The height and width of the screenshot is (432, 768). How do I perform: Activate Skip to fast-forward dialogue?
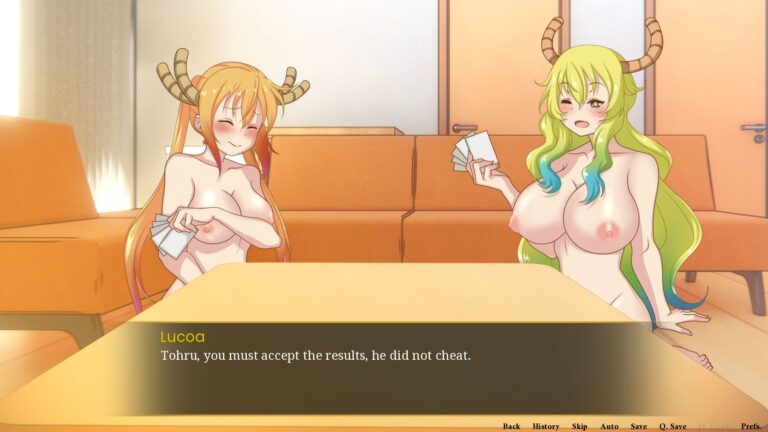point(579,426)
